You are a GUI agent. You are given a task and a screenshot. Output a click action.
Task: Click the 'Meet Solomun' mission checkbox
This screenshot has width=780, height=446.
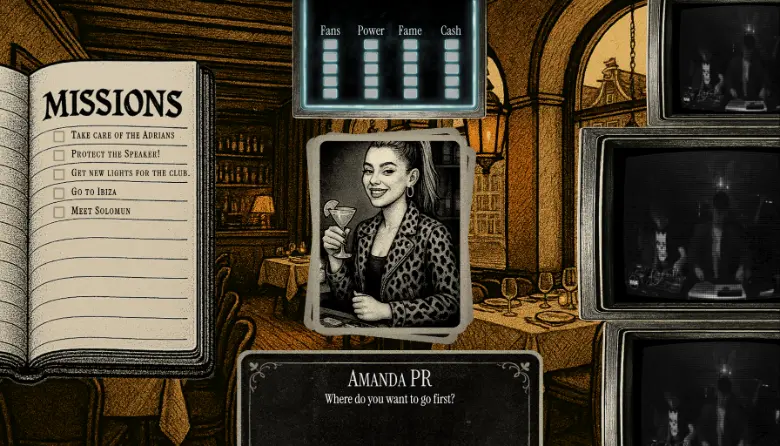coord(59,211)
